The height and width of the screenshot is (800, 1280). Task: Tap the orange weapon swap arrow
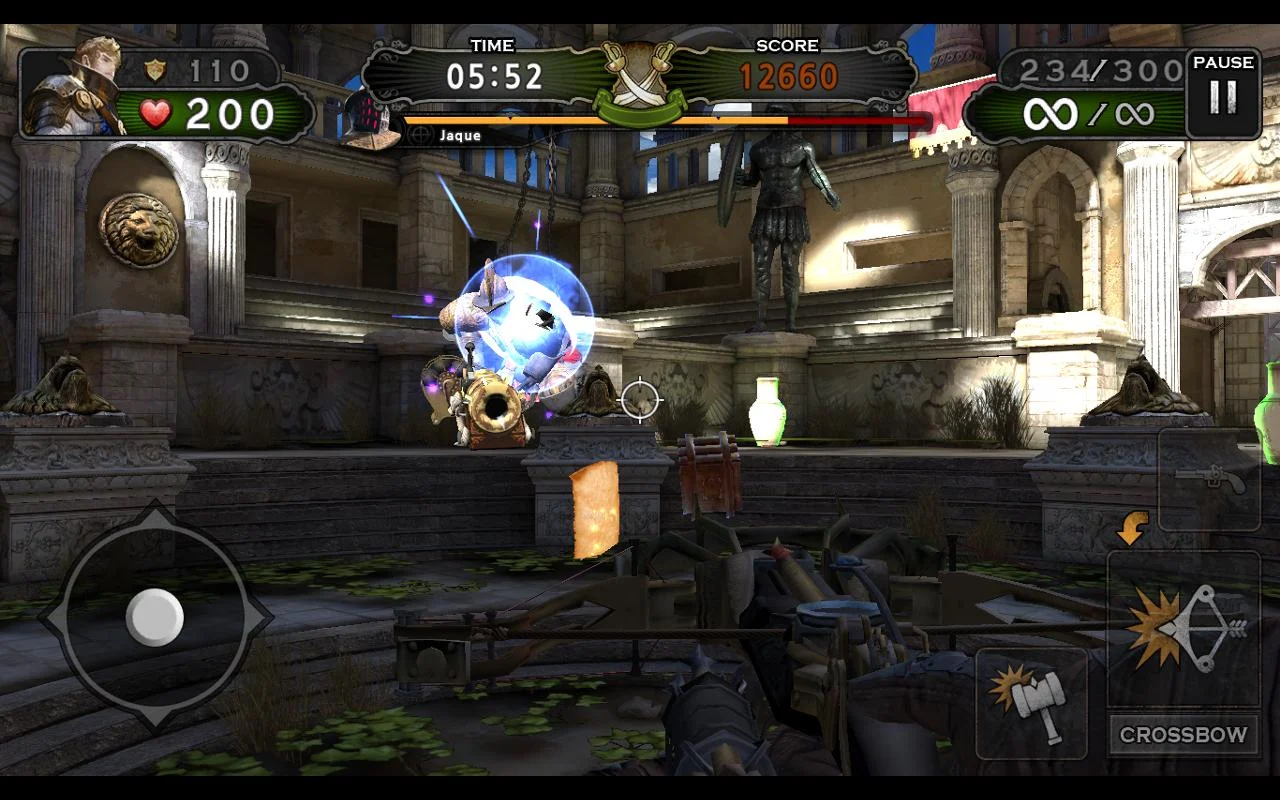click(x=1132, y=529)
